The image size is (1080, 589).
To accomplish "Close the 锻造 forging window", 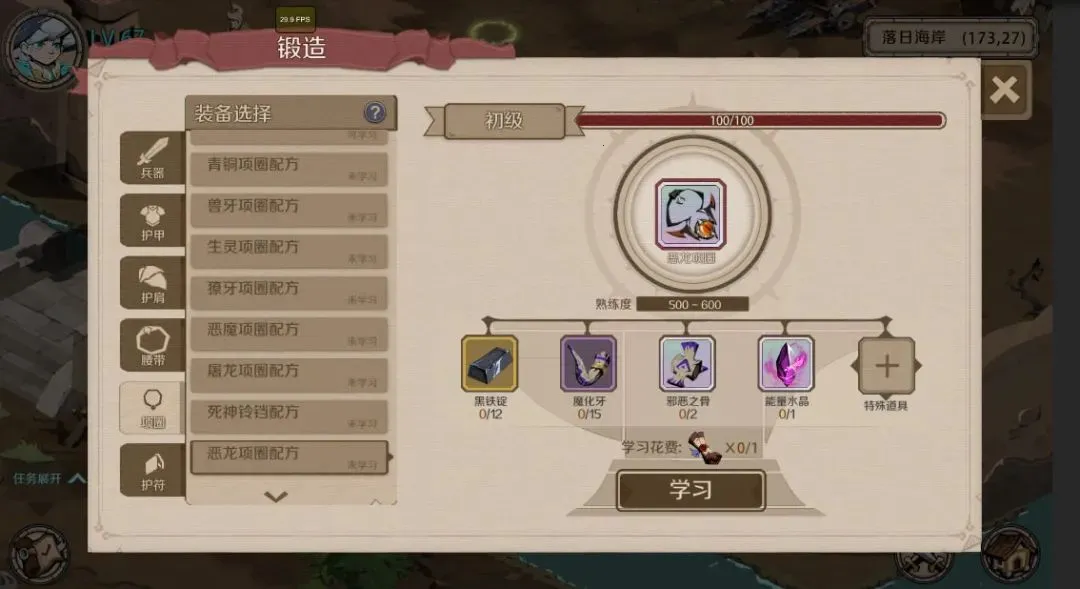I will pos(1004,91).
